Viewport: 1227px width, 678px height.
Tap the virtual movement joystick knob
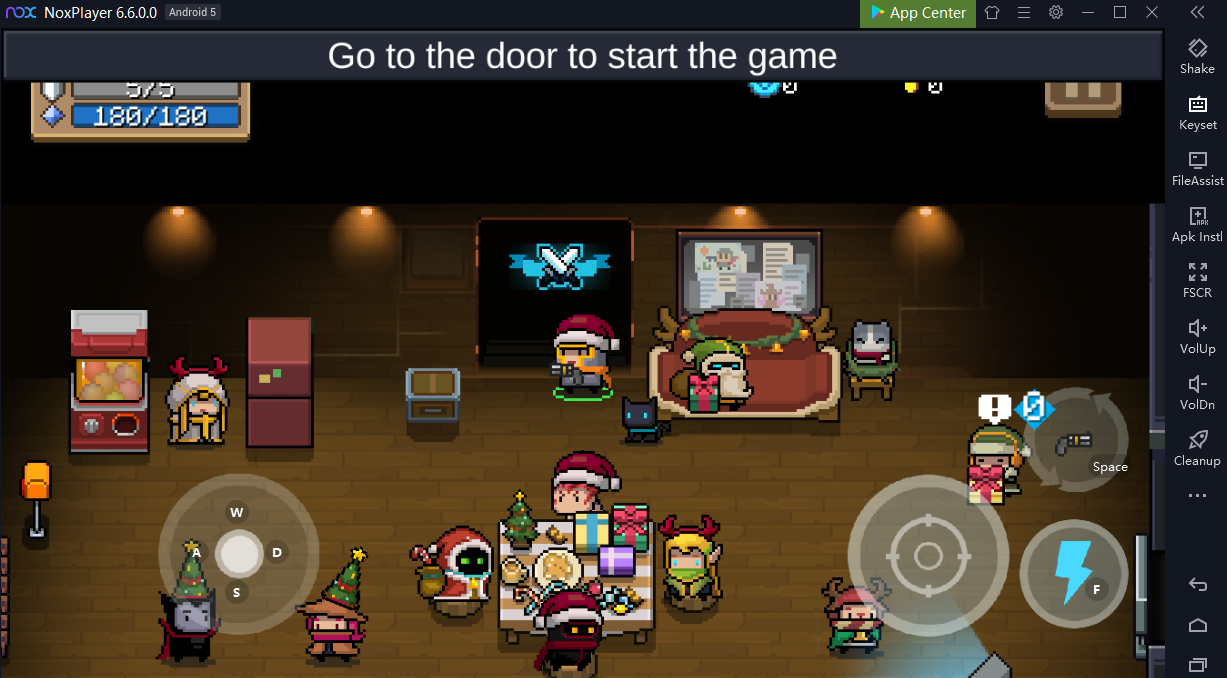point(239,553)
